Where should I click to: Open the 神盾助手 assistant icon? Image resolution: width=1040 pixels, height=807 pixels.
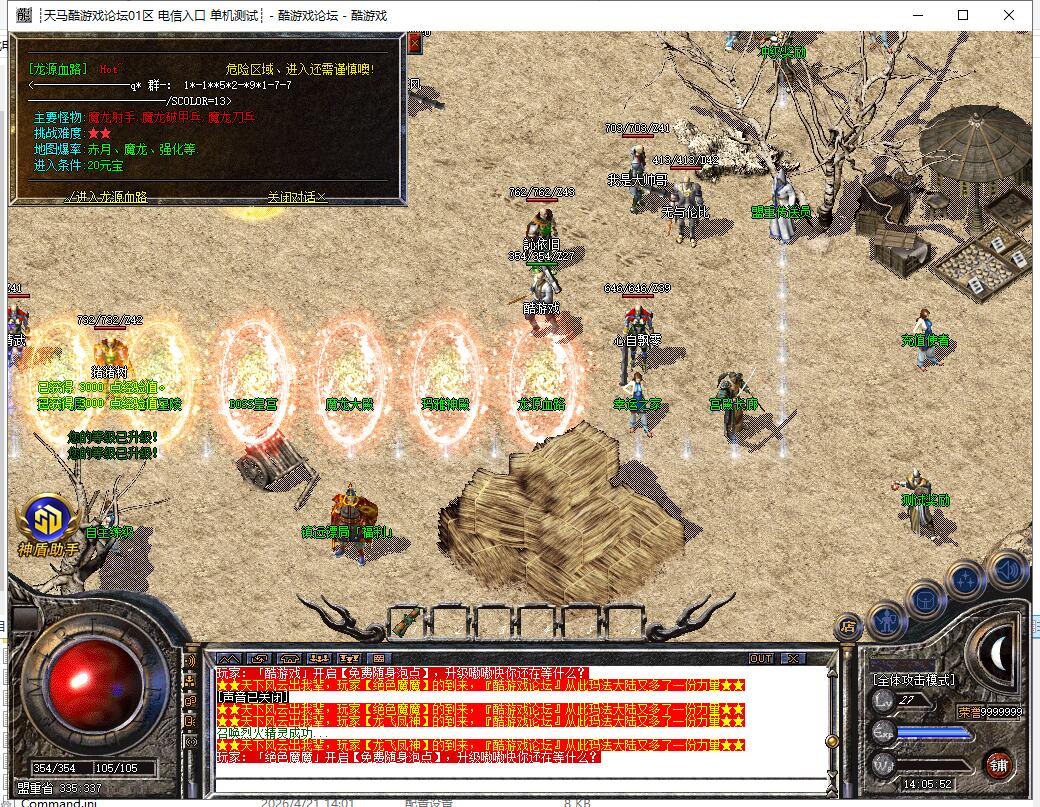[48, 522]
